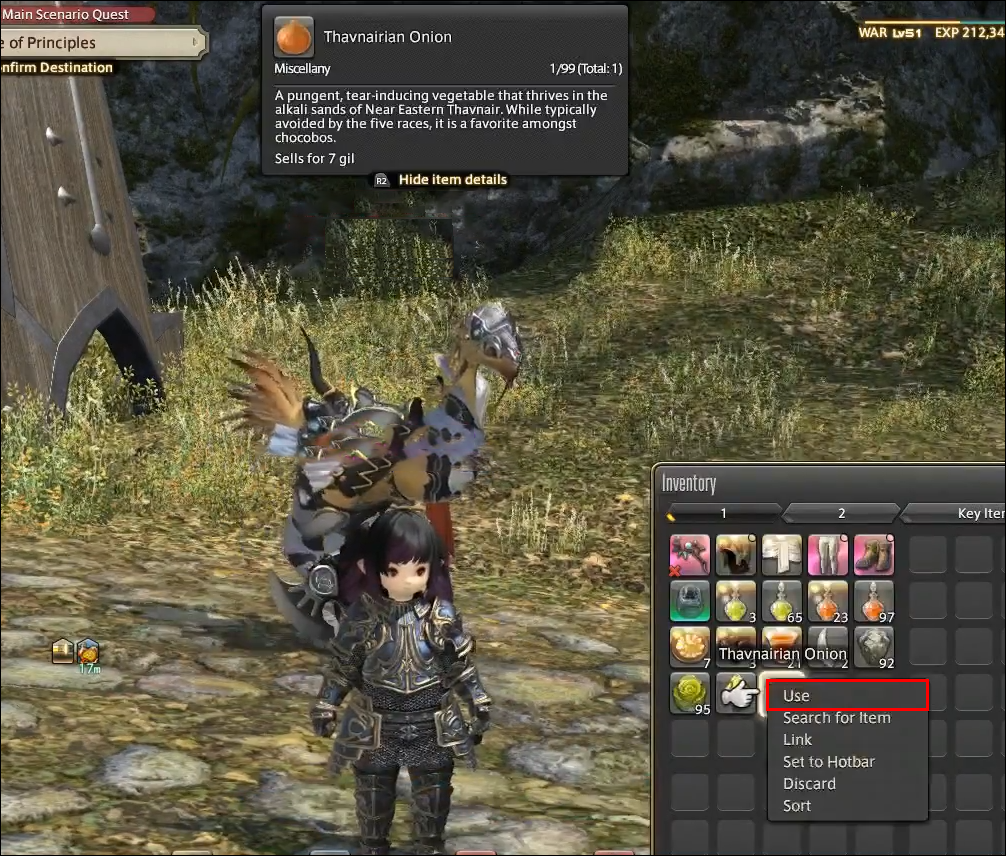Select the green rose item stack of 95
Viewport: 1006px width, 856px height.
tap(690, 693)
